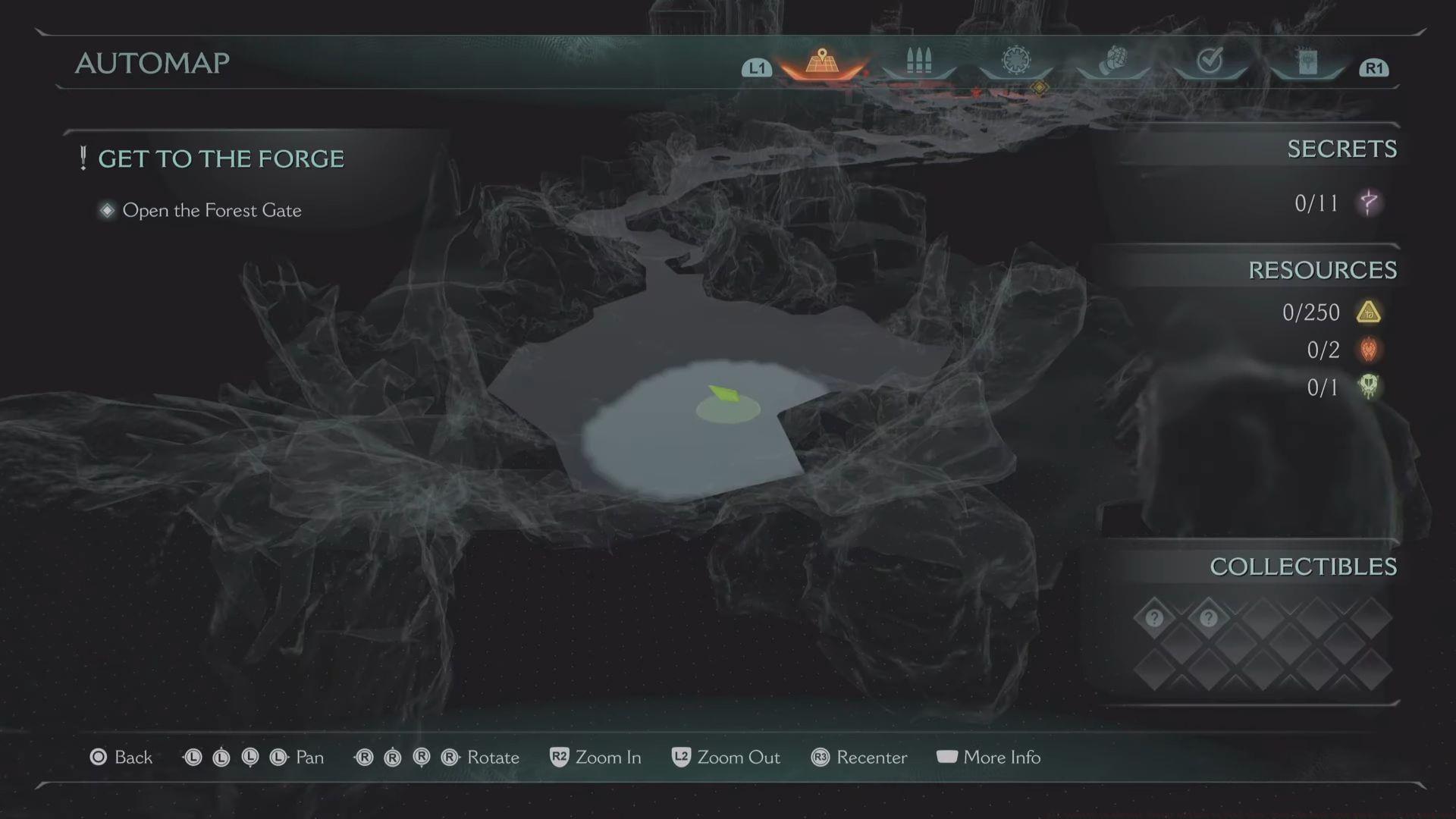Toggle the Open the Forest Gate objective marker
The height and width of the screenshot is (819, 1456).
[107, 210]
